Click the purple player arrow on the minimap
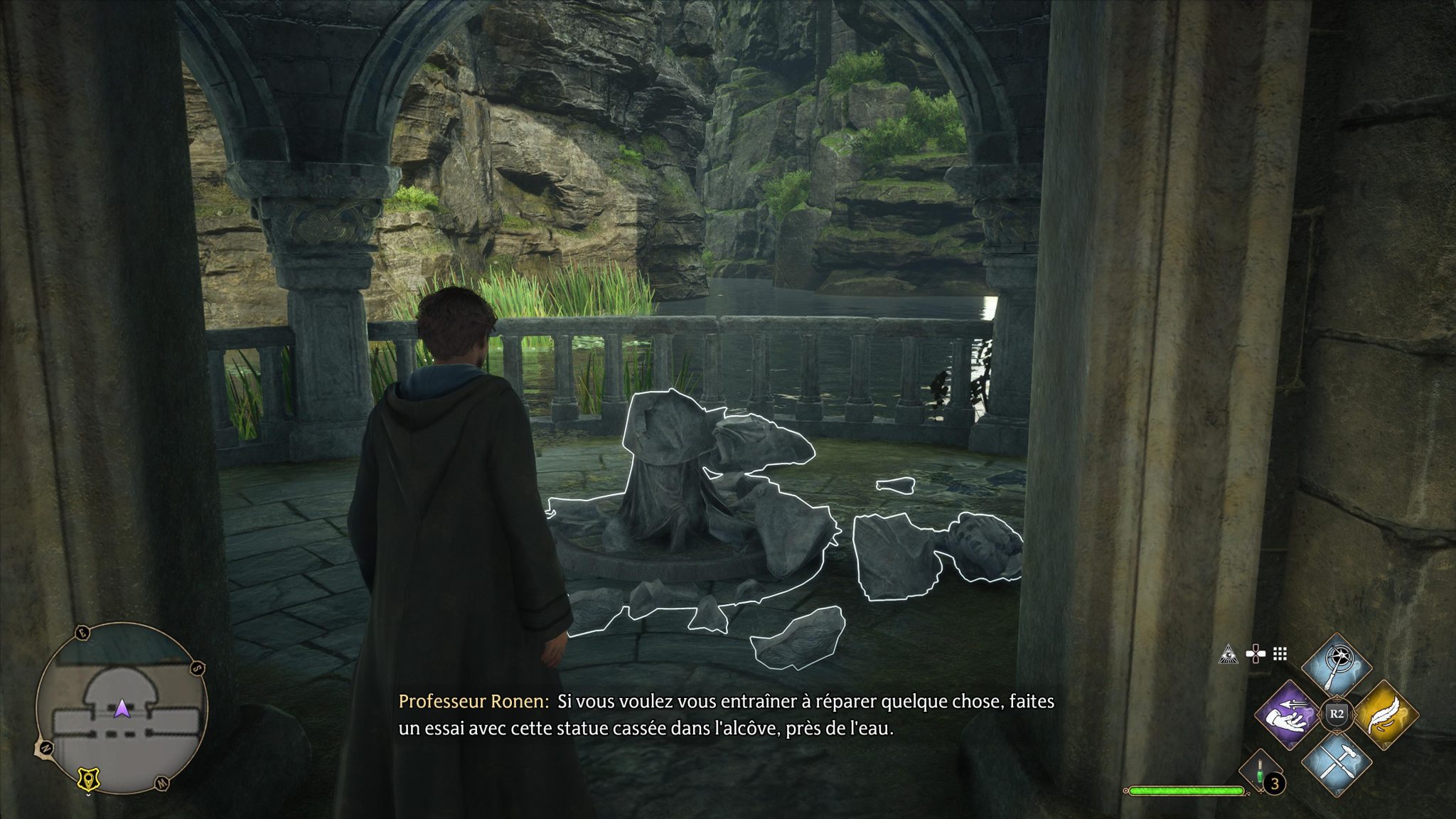The image size is (1456, 819). click(122, 708)
